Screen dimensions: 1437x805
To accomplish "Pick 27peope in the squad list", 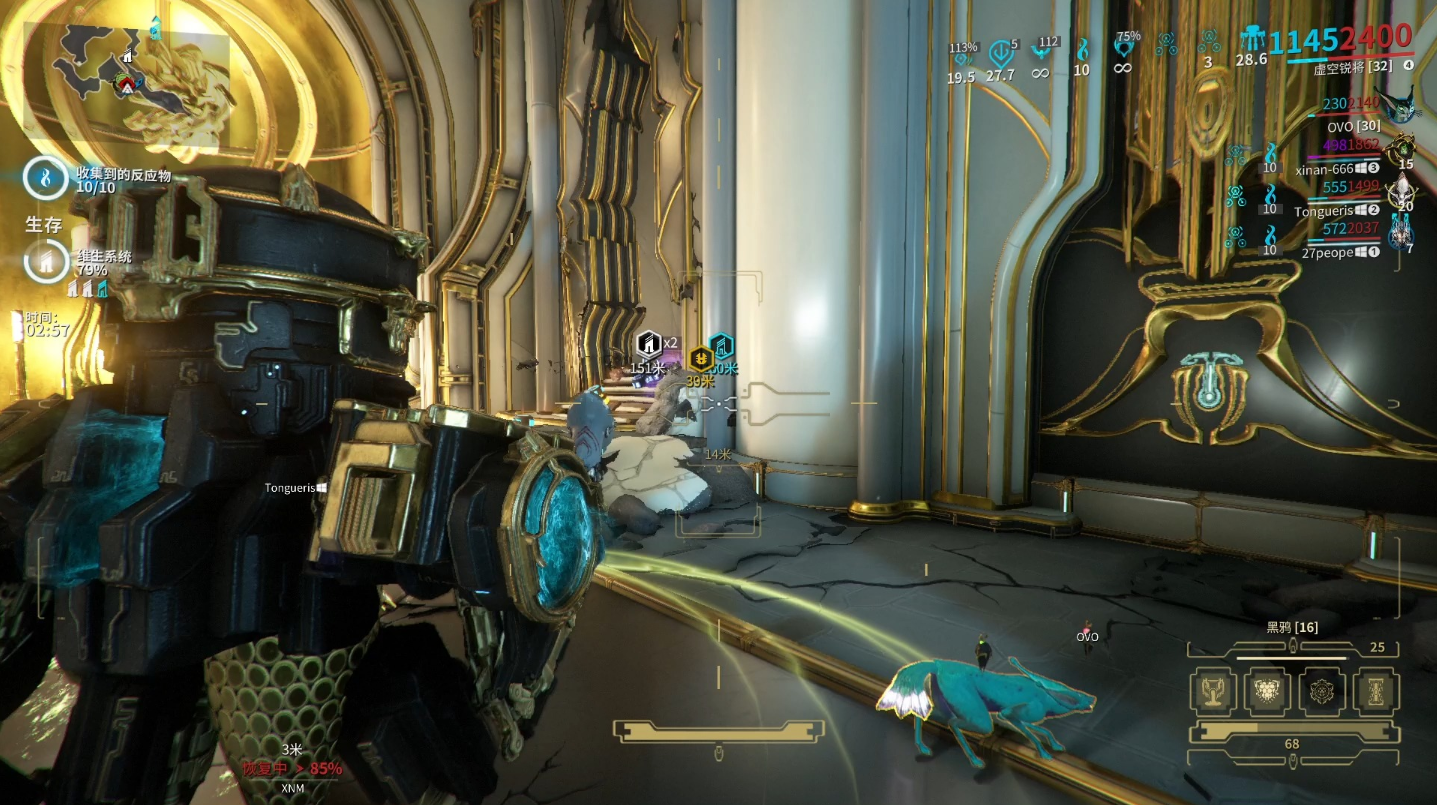I will 1326,253.
